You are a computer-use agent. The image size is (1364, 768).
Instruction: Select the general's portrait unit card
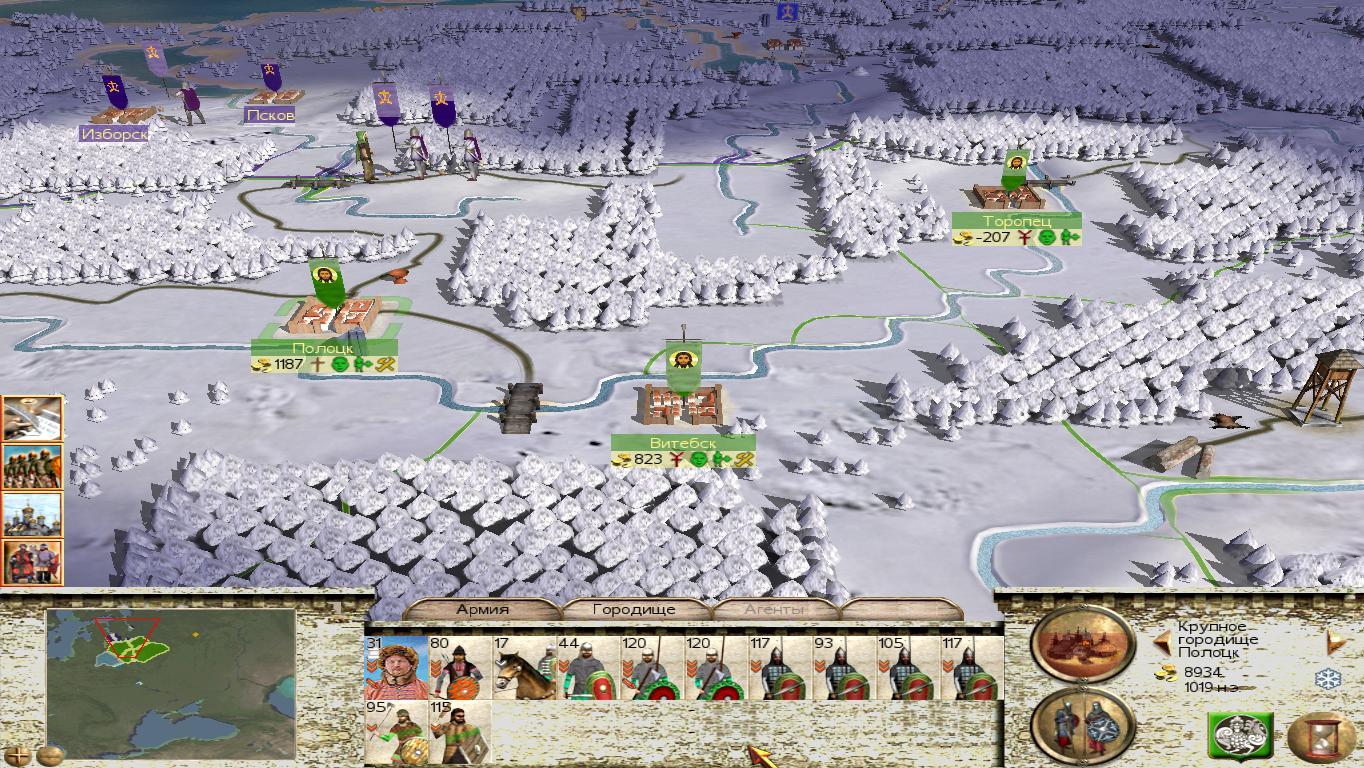[396, 668]
